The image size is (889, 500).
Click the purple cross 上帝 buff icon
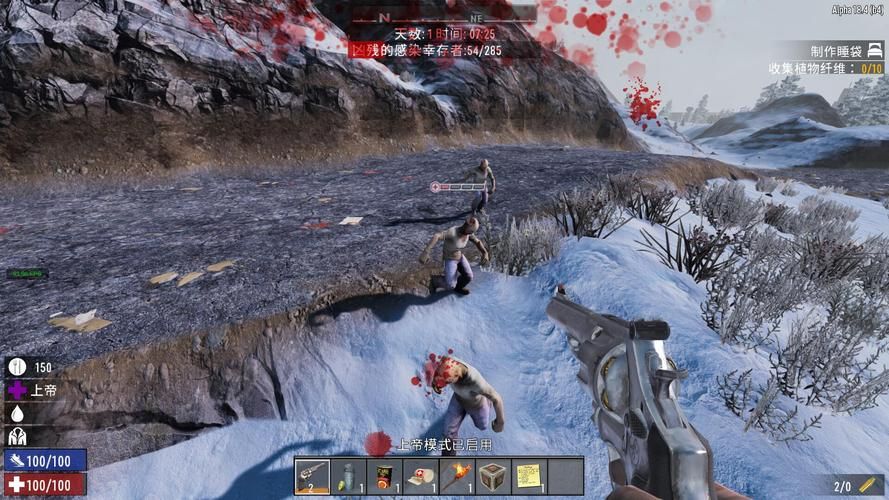click(17, 390)
